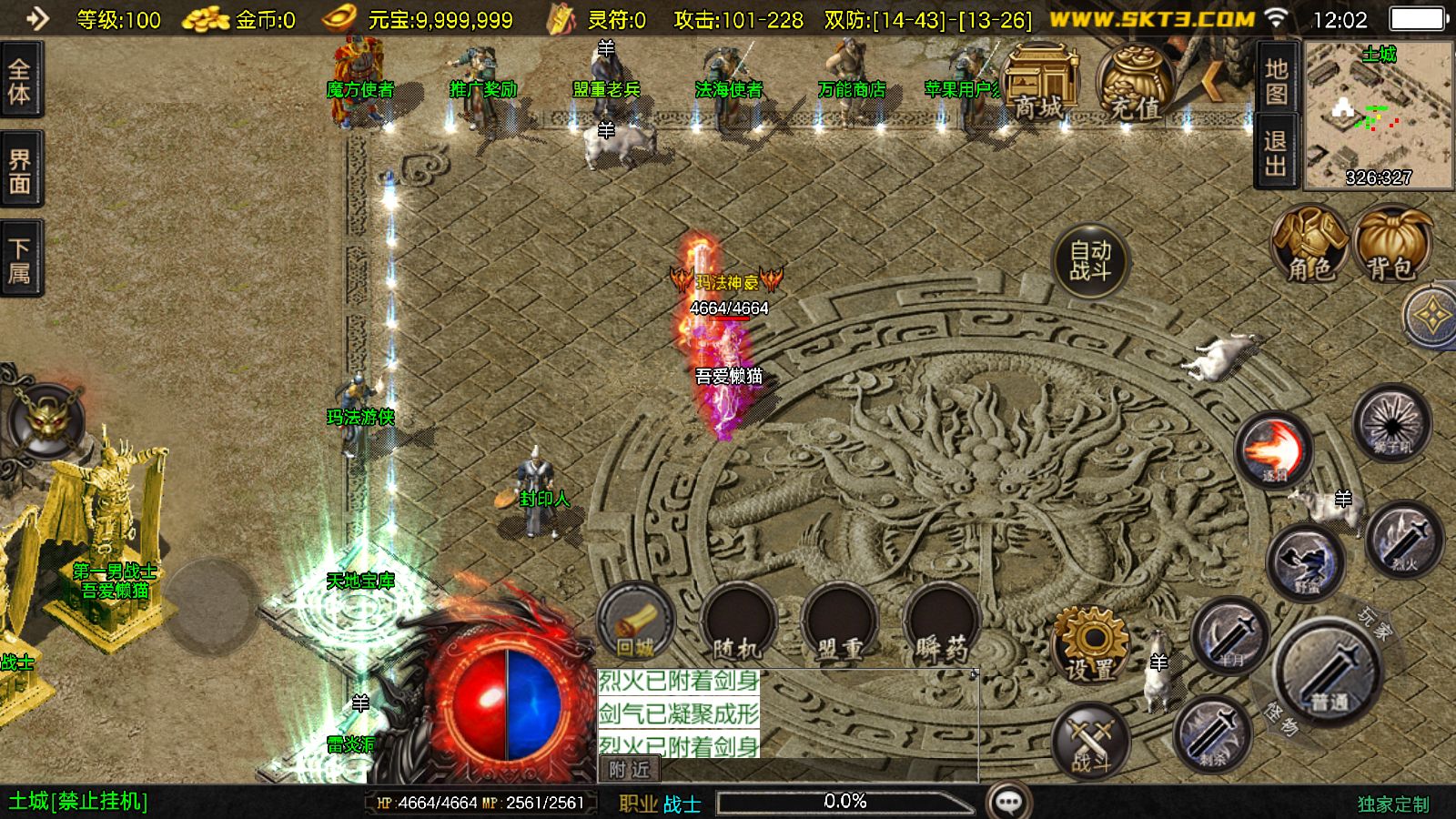Open the 商城 shop

(1039, 82)
